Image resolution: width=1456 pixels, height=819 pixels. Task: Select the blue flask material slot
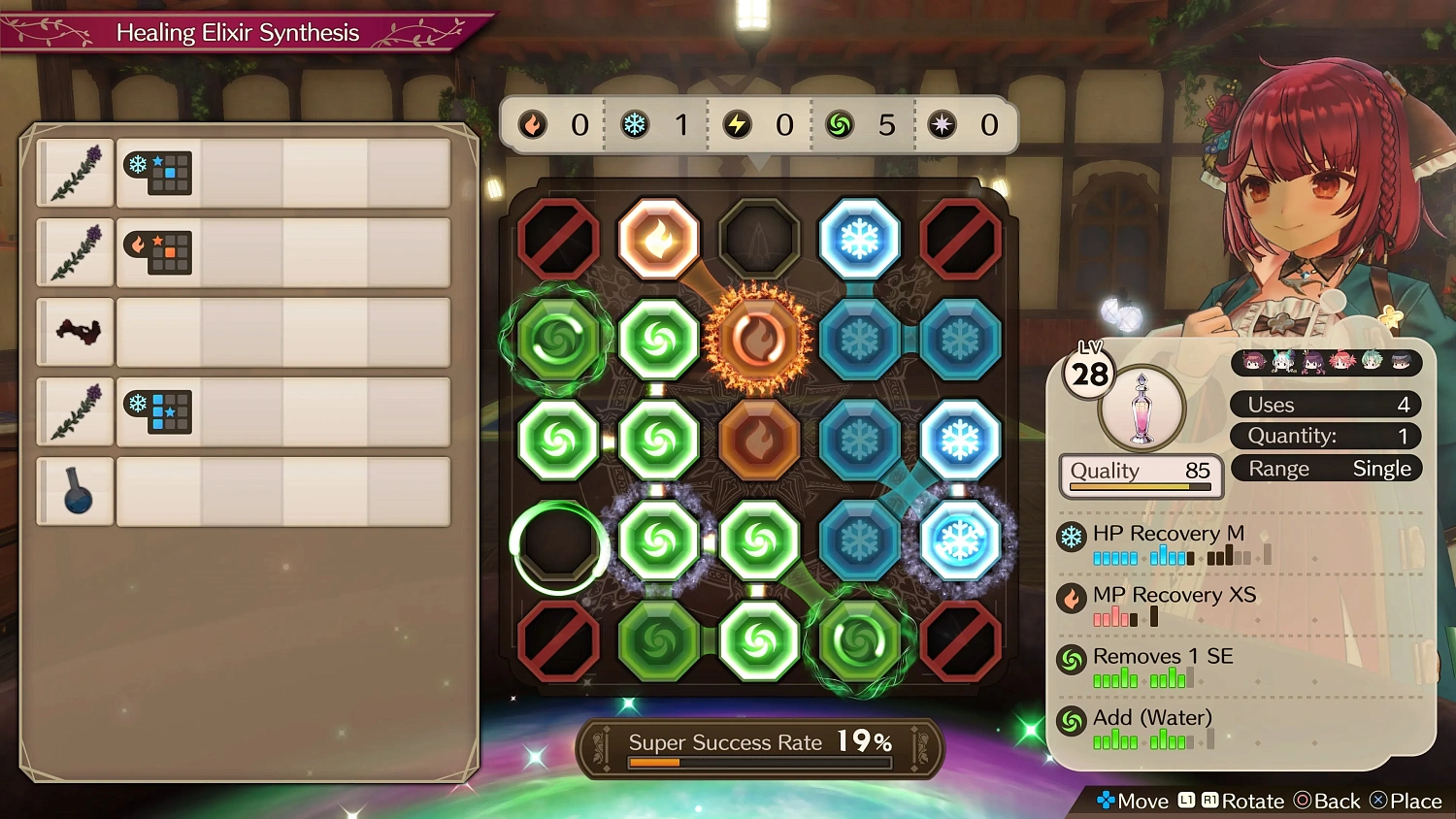(x=75, y=491)
